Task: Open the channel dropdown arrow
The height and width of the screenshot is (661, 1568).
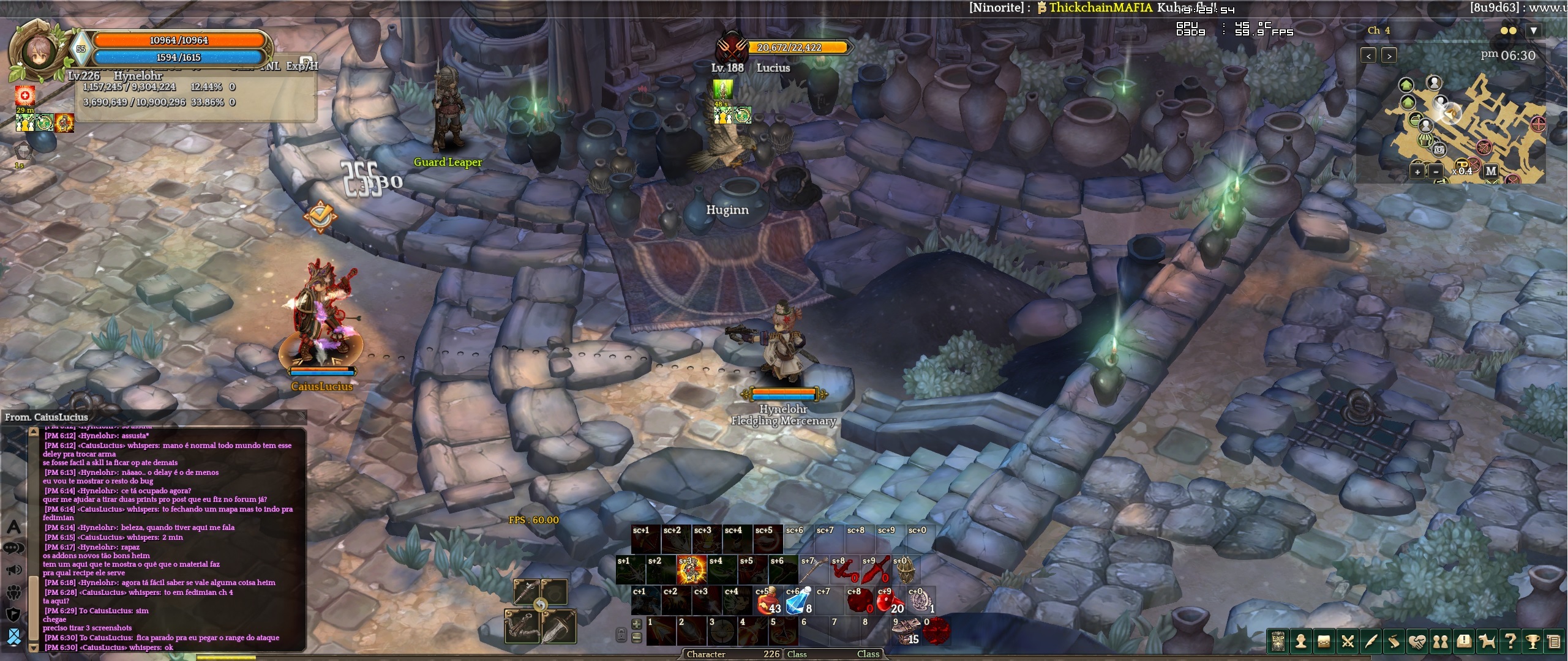Action: (1533, 31)
